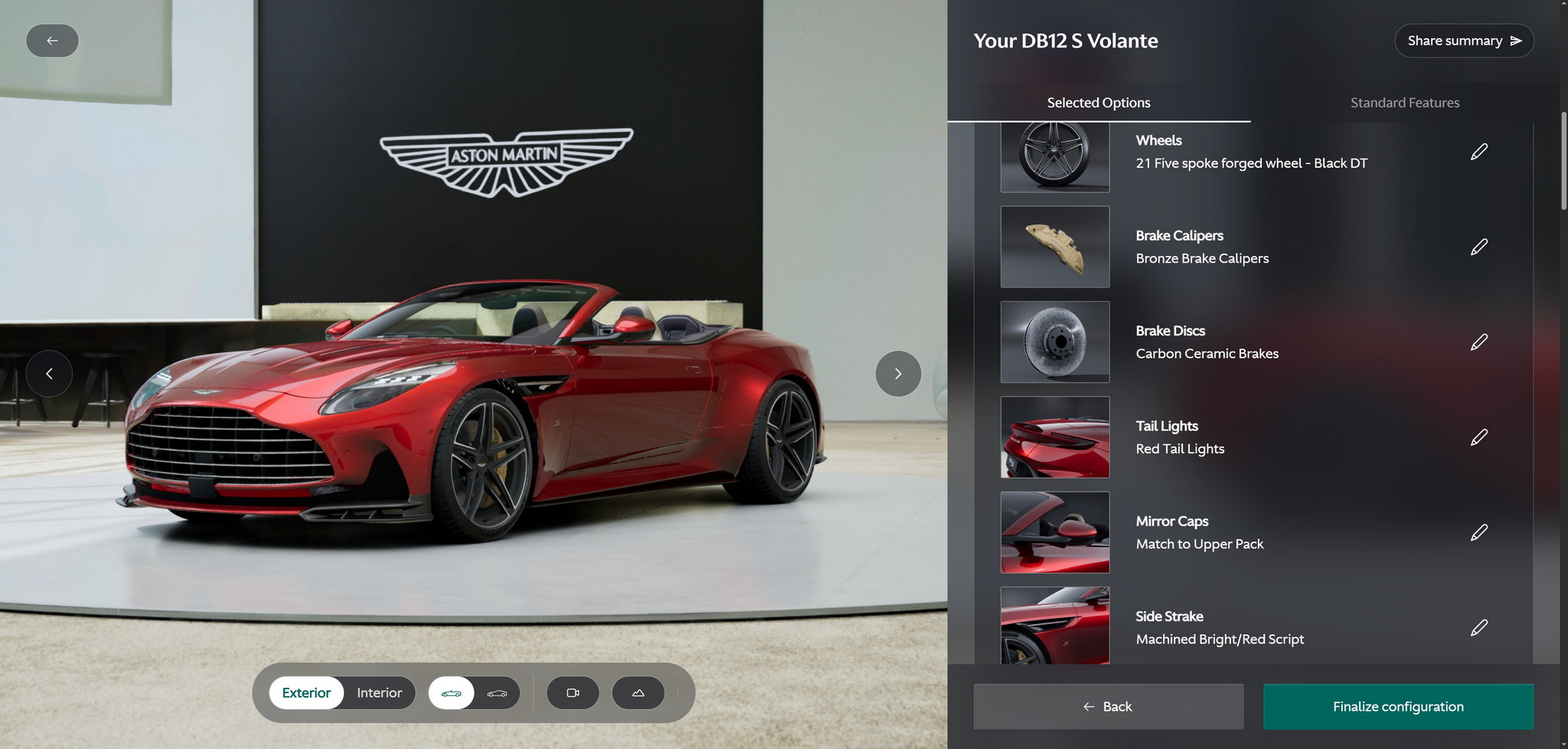Image resolution: width=1568 pixels, height=749 pixels.
Task: Open the Selected Options tab
Action: [1098, 103]
